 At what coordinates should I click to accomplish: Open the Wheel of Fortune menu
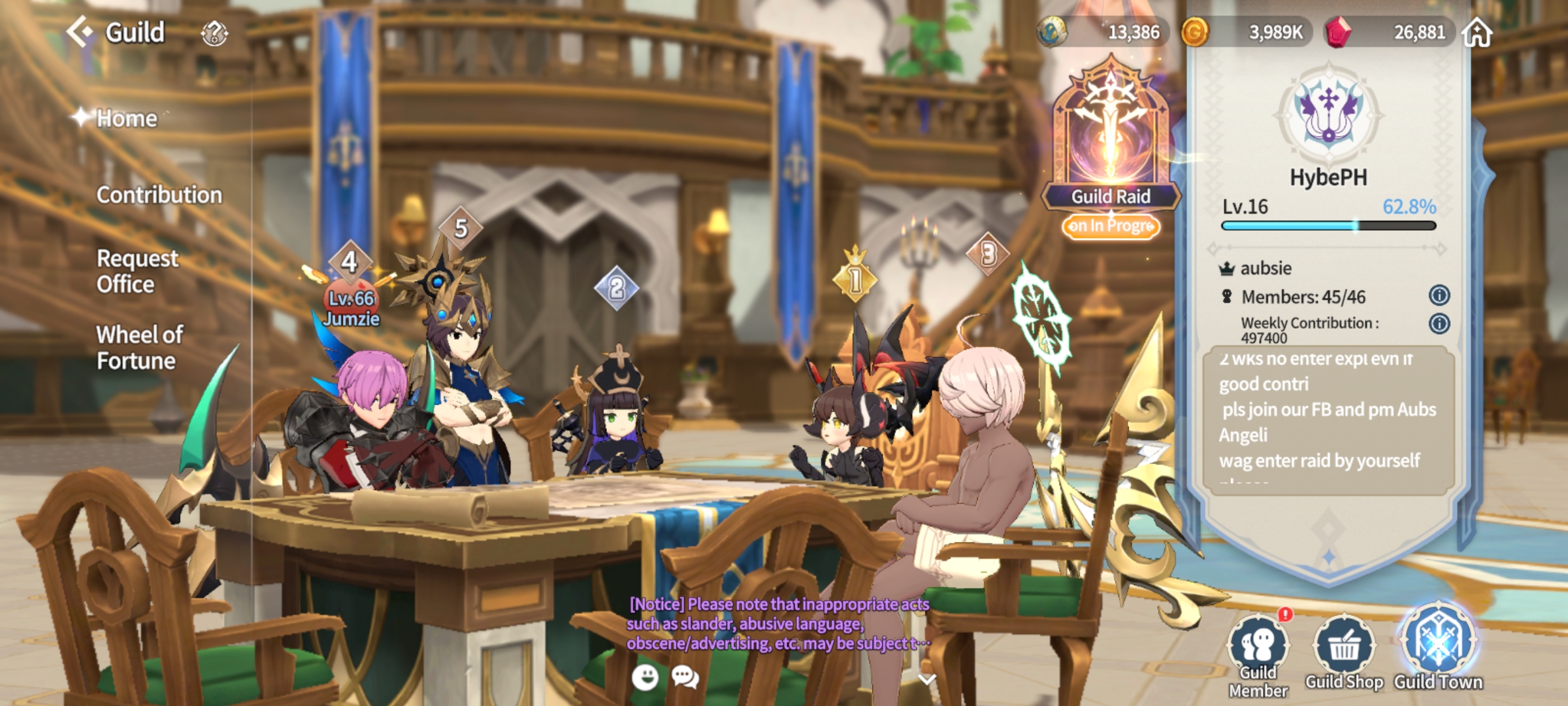(x=139, y=348)
